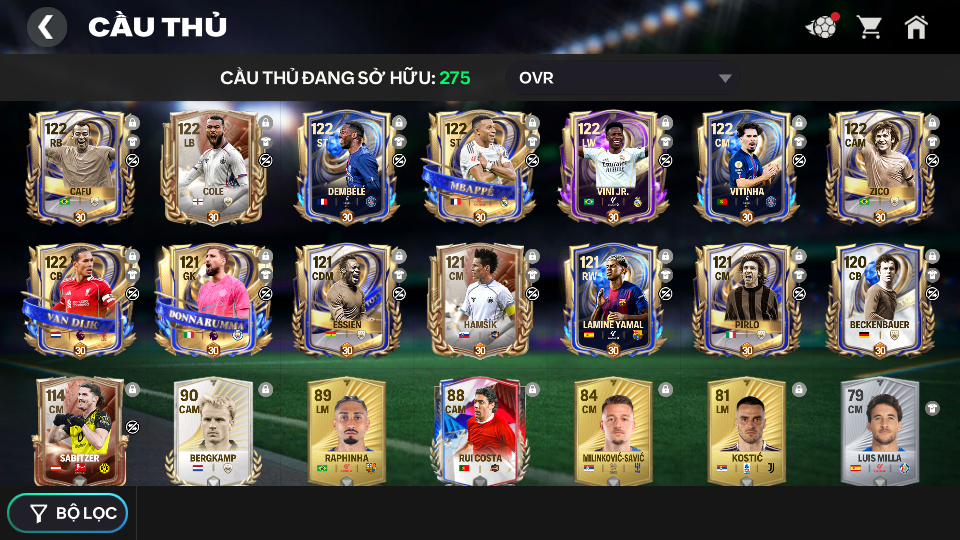This screenshot has height=540, width=960.
Task: Choose the Rui Costa card
Action: (x=479, y=430)
